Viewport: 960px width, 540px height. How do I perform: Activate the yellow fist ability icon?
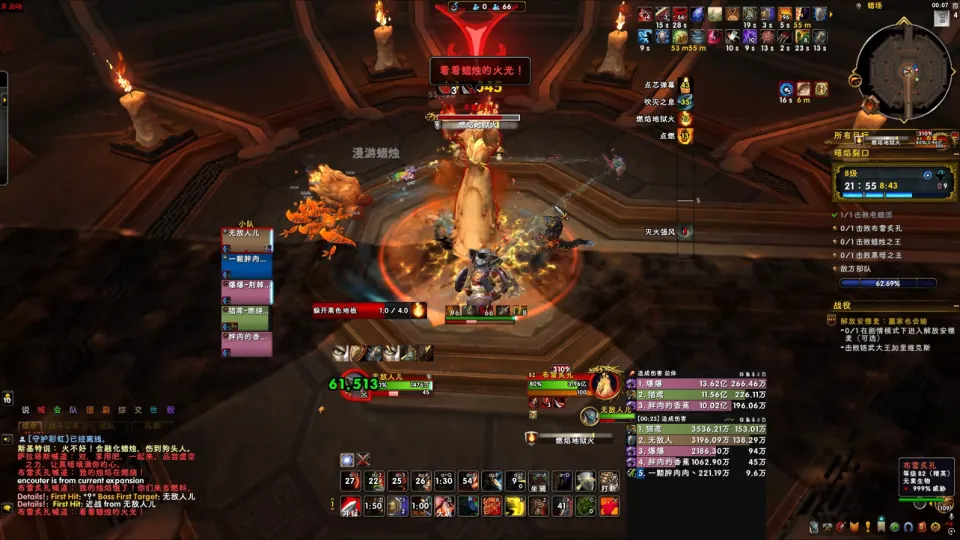[x=515, y=507]
